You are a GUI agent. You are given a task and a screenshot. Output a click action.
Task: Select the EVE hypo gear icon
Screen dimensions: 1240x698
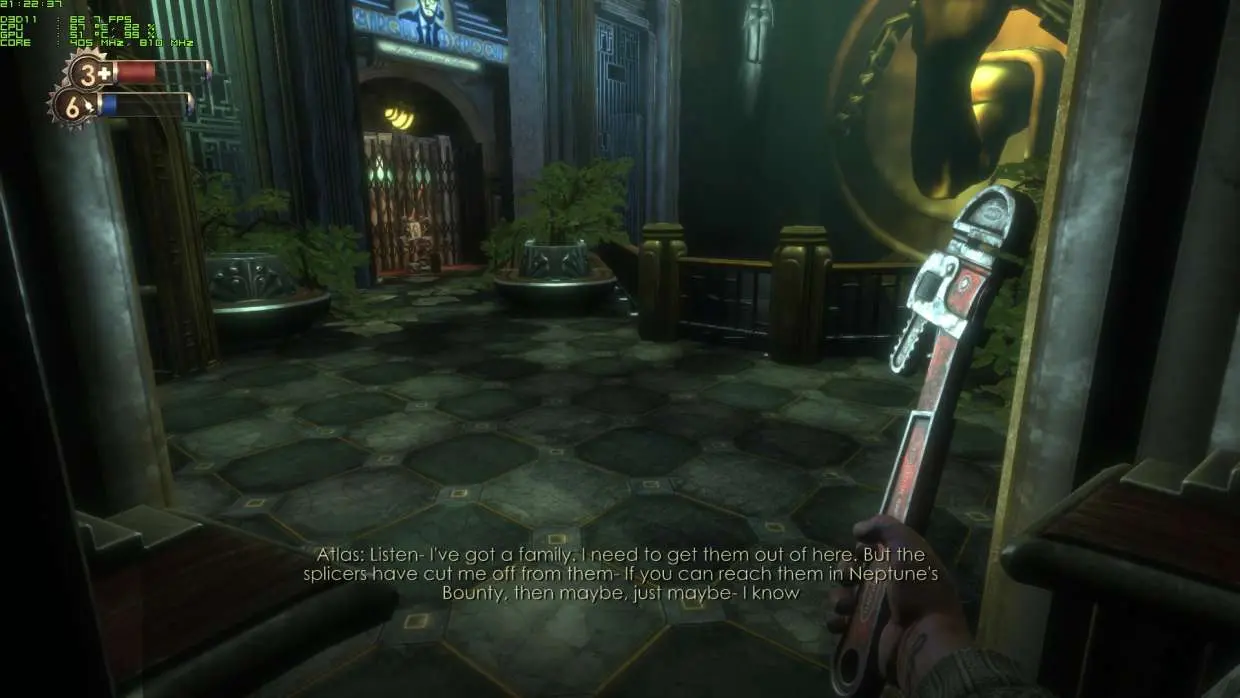(x=73, y=105)
